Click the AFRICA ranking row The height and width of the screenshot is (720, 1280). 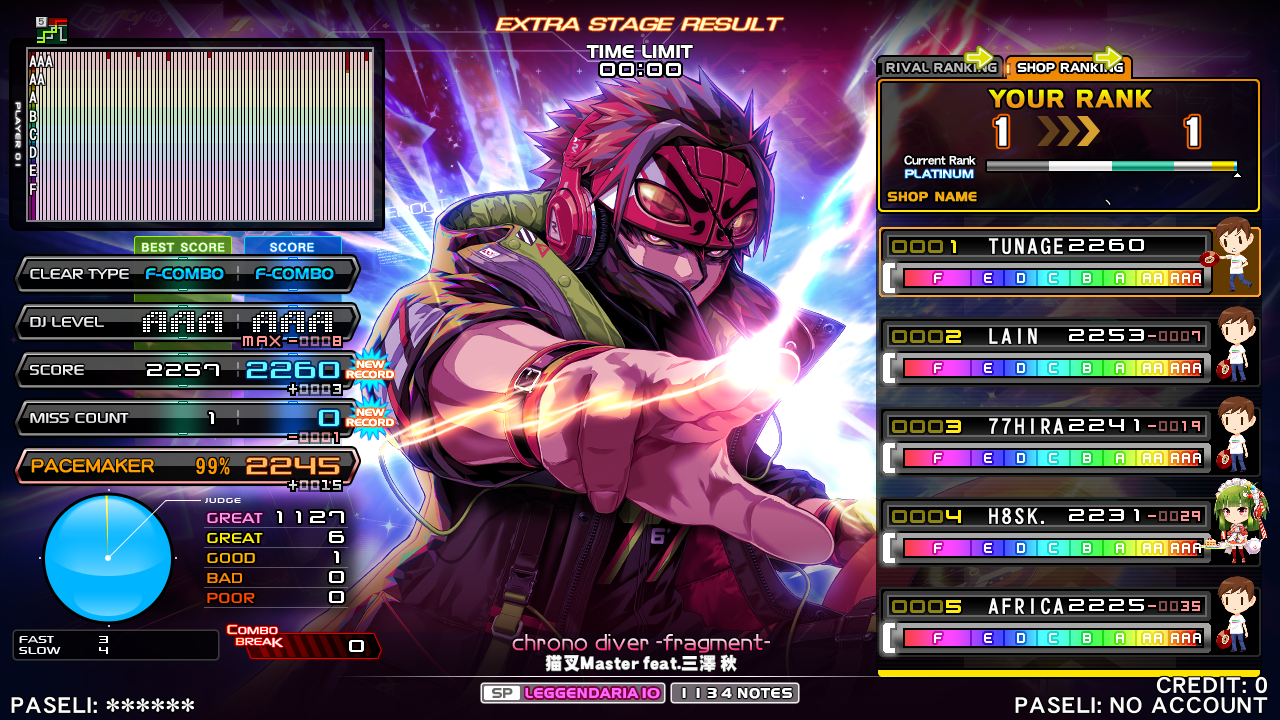click(x=1046, y=622)
